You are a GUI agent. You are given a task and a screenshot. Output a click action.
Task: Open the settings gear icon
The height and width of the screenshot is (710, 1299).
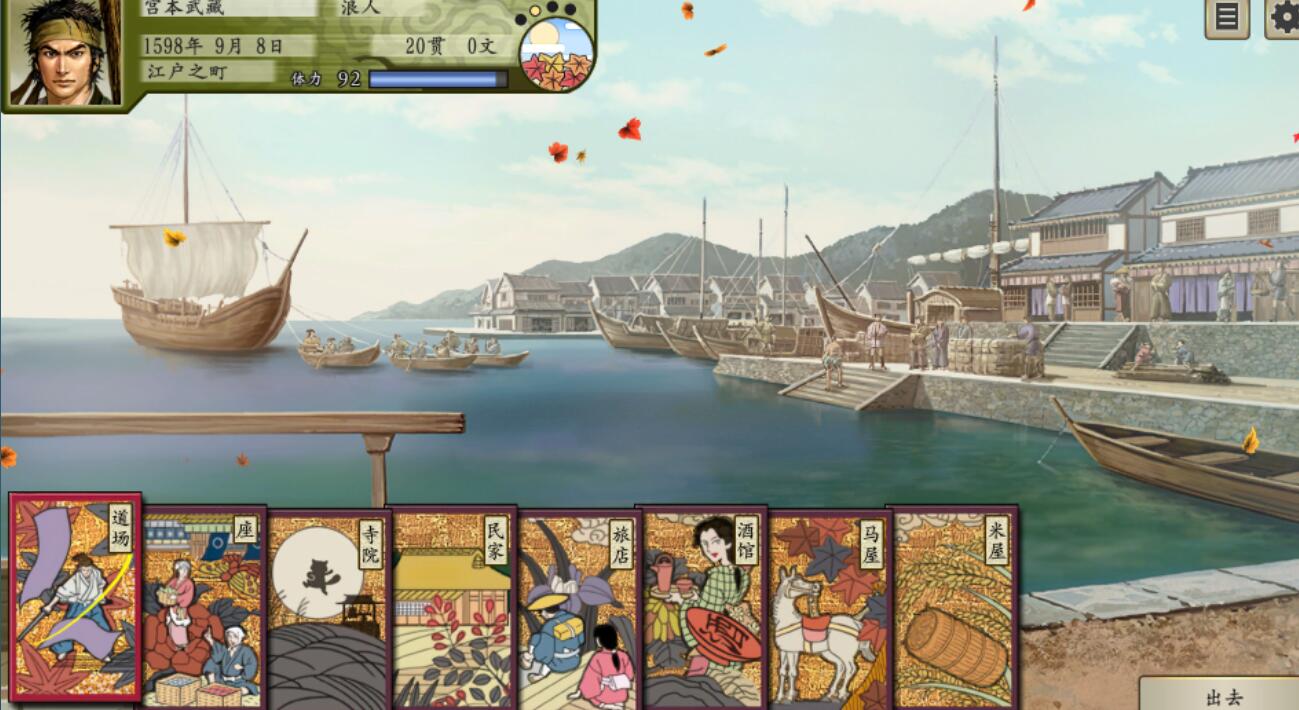[x=1283, y=17]
